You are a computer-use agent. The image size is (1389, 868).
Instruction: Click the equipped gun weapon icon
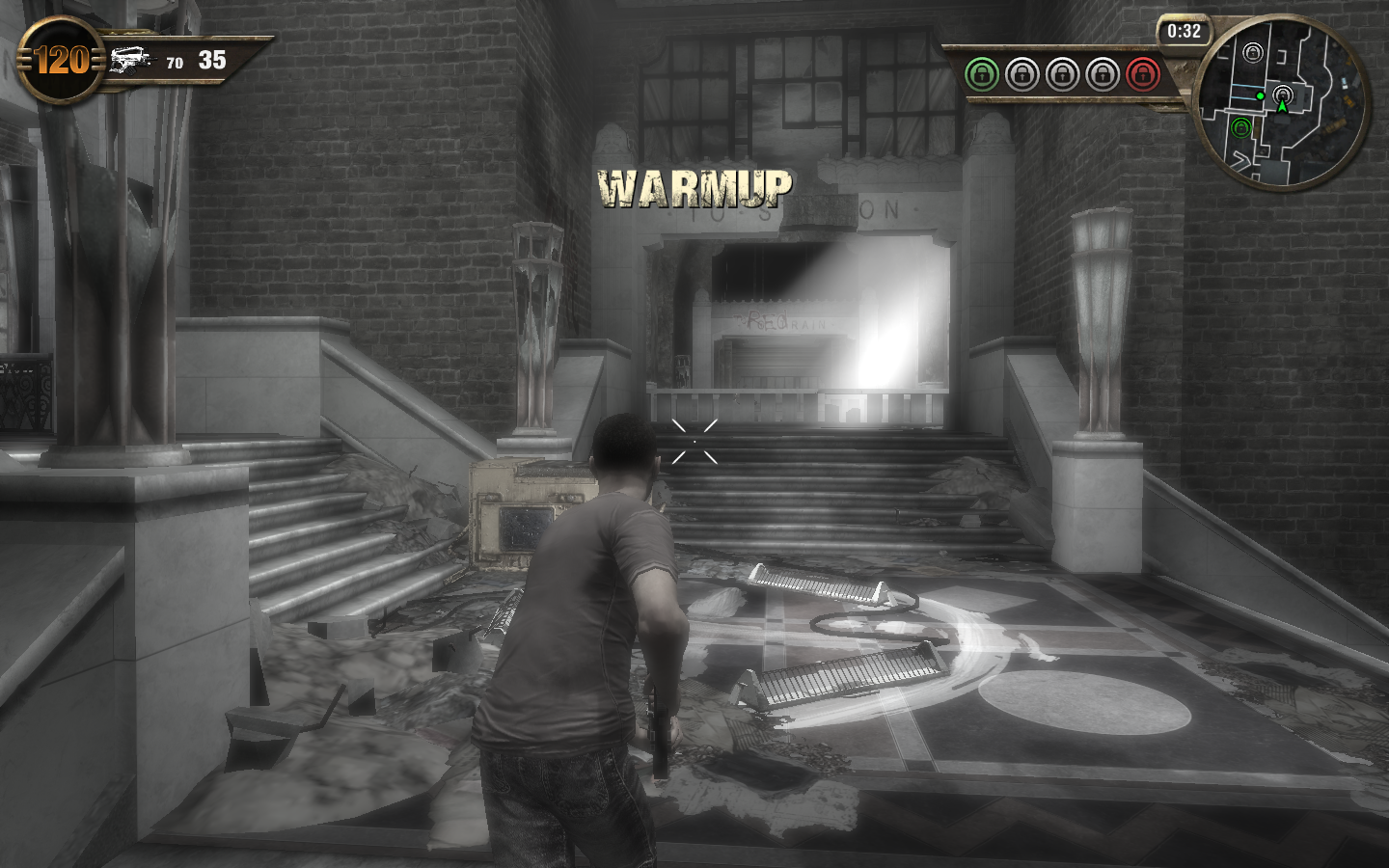point(131,61)
